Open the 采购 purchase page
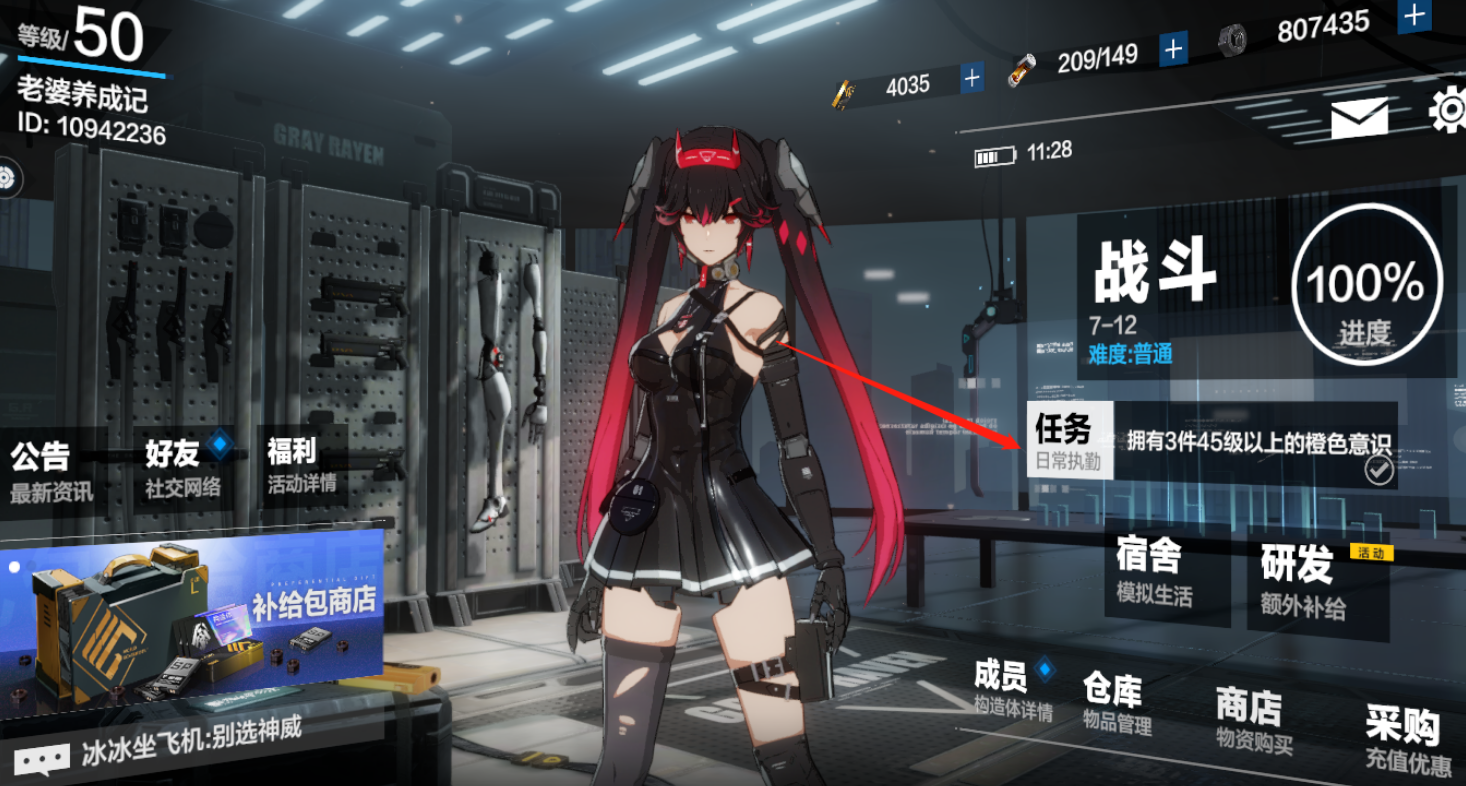Viewport: 1466px width, 786px height. [1406, 740]
